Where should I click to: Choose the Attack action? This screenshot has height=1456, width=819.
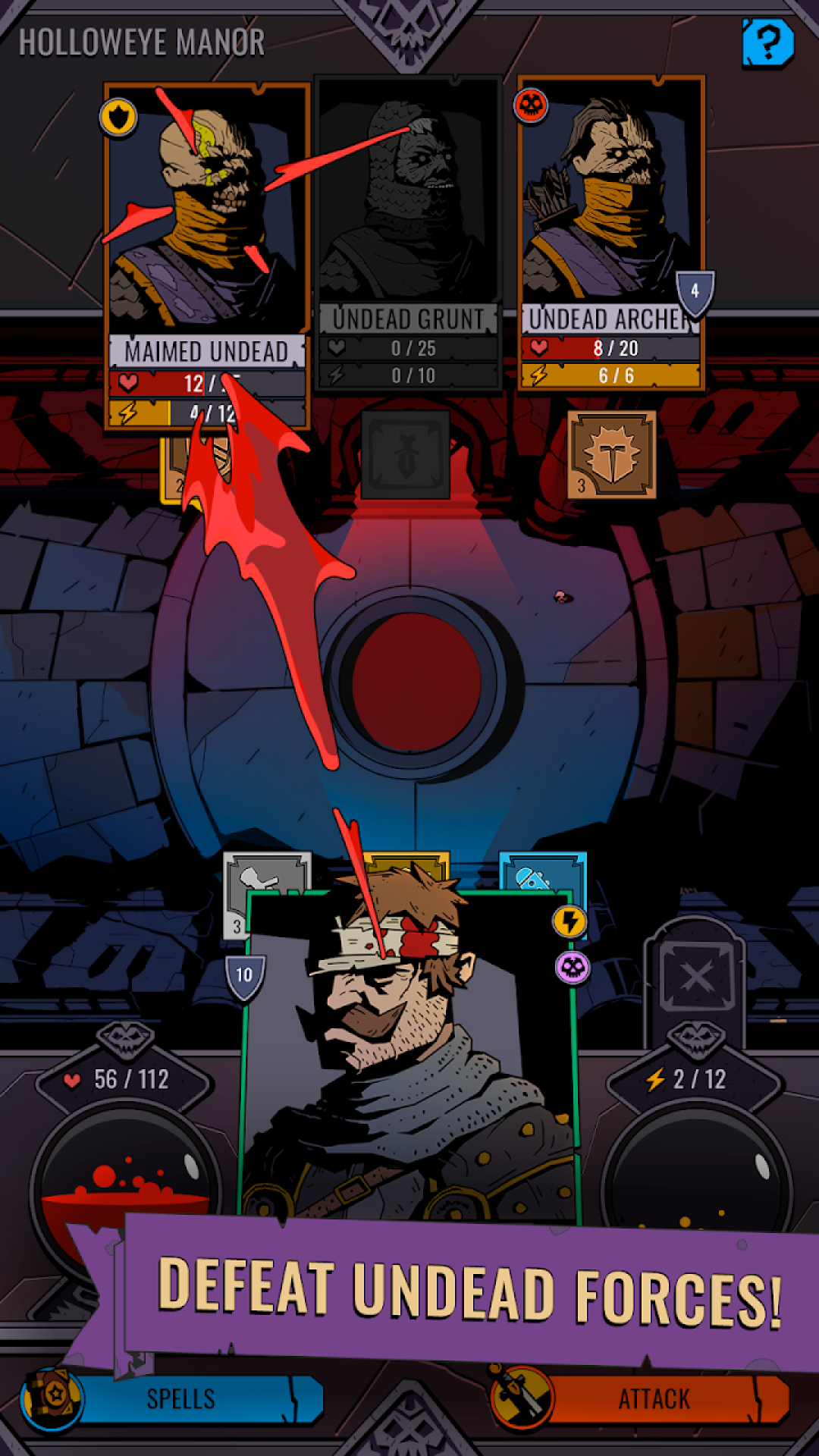tap(652, 1398)
